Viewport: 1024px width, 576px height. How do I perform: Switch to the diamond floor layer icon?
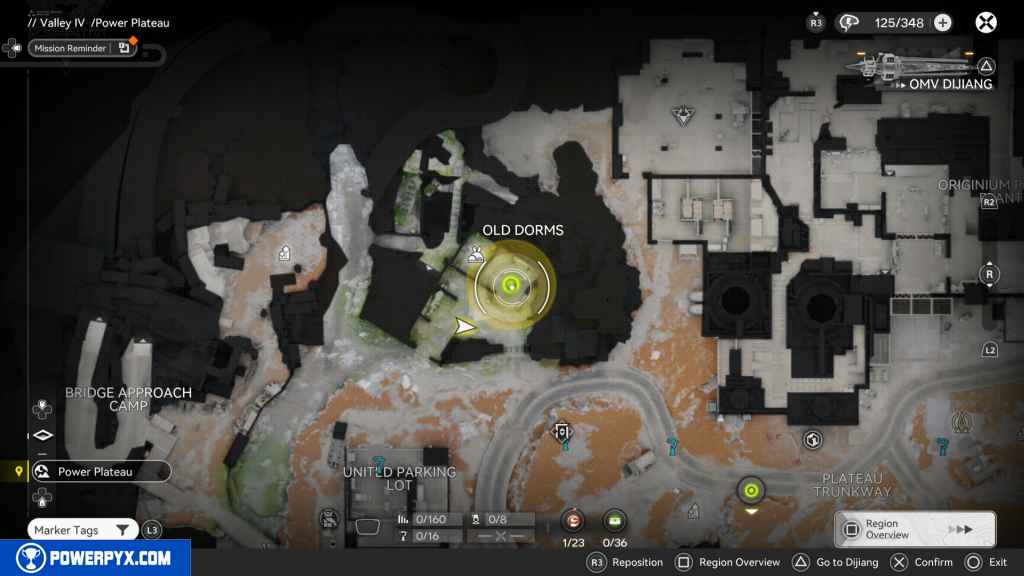[x=41, y=435]
